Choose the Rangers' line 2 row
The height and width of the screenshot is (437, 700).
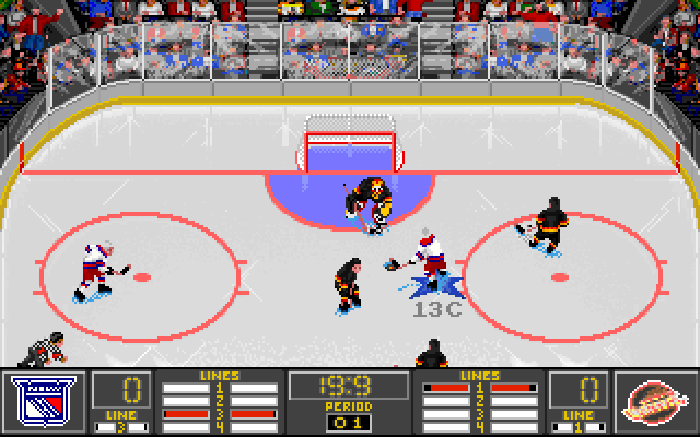tap(220, 400)
